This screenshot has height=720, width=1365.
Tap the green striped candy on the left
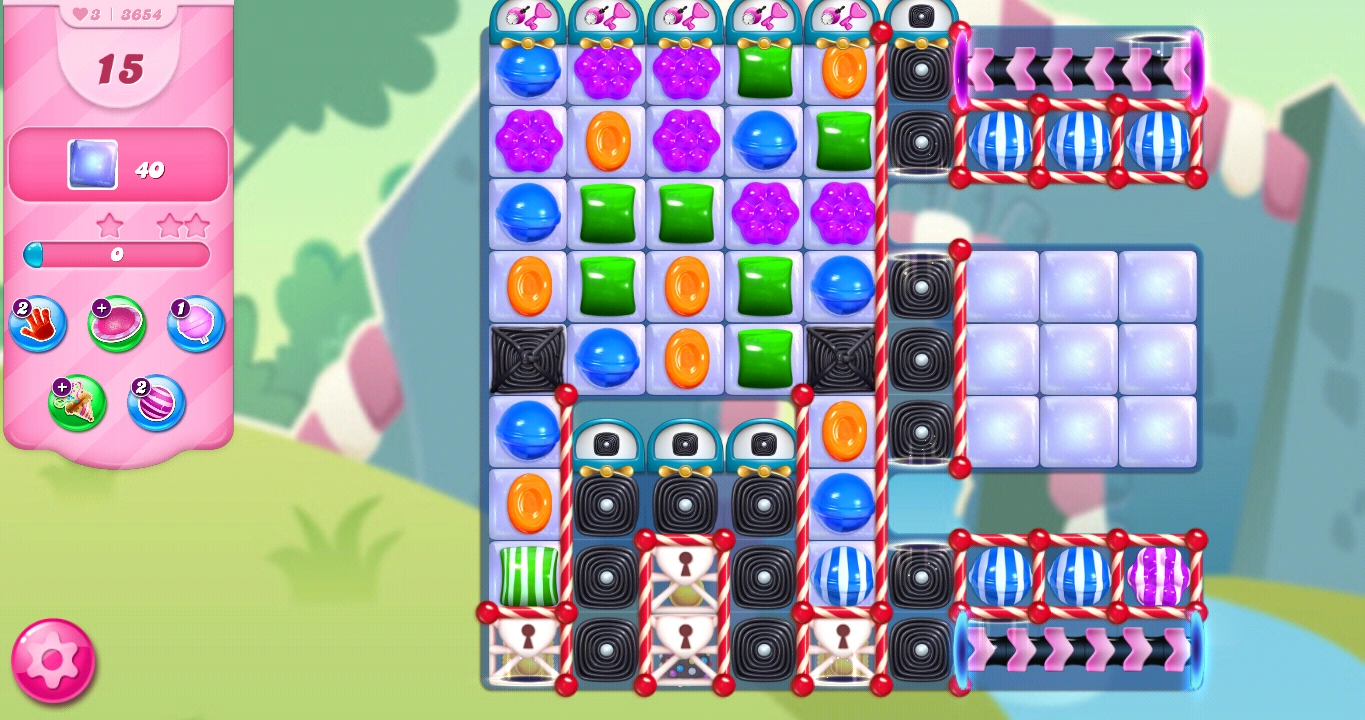[x=528, y=578]
